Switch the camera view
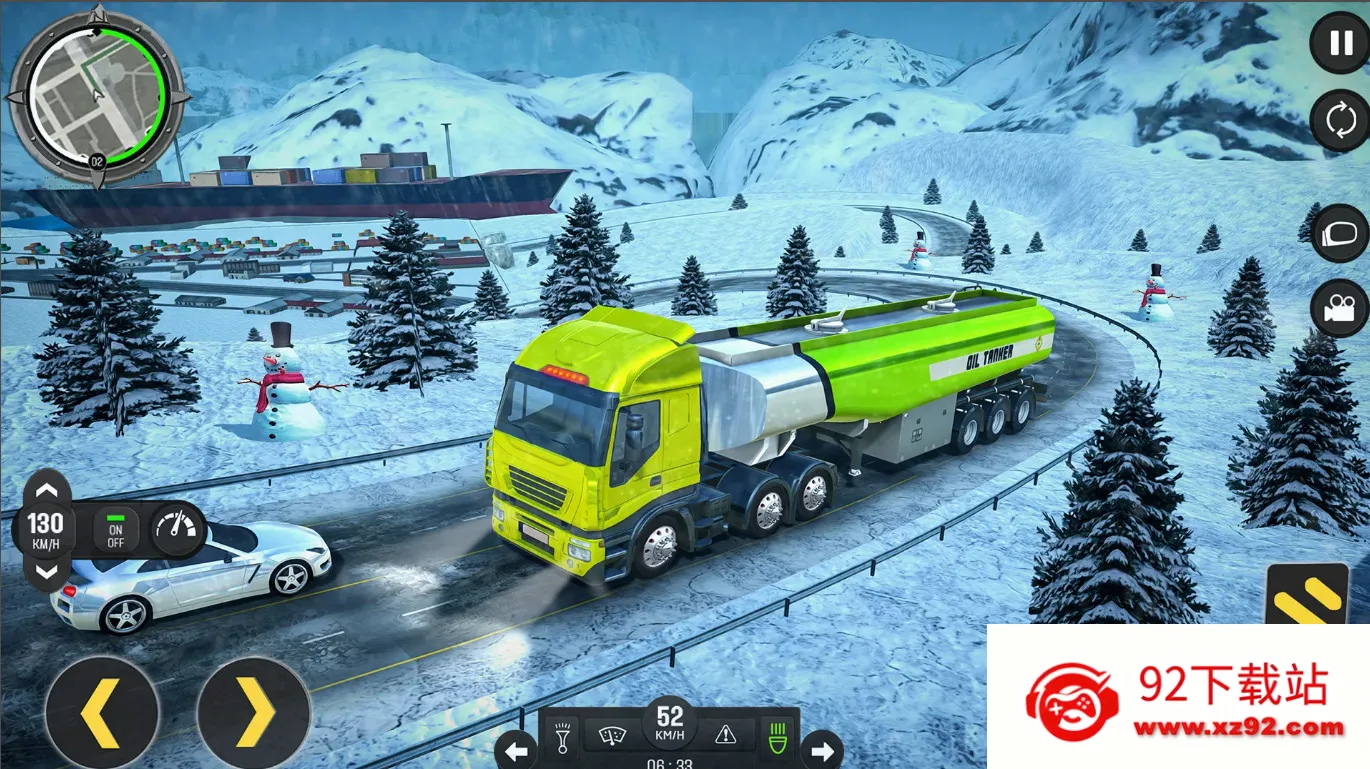1370x769 pixels. (x=1339, y=309)
